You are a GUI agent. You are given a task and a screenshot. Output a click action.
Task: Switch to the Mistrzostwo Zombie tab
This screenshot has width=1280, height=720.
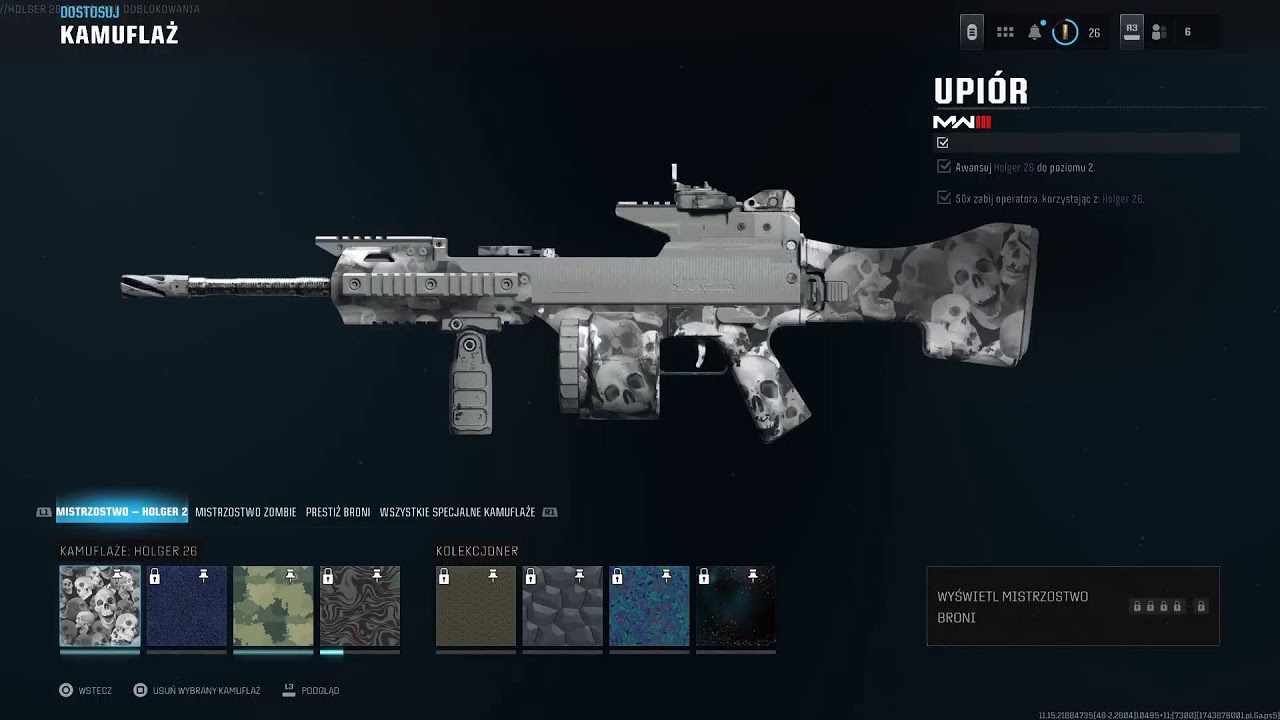(245, 512)
